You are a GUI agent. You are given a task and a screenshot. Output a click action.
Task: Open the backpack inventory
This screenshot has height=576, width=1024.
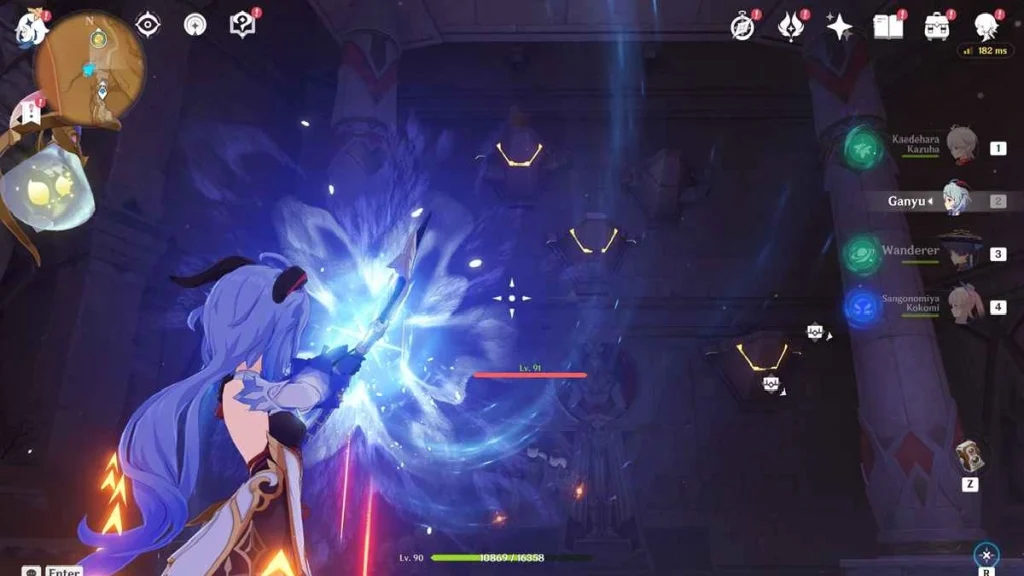(937, 26)
